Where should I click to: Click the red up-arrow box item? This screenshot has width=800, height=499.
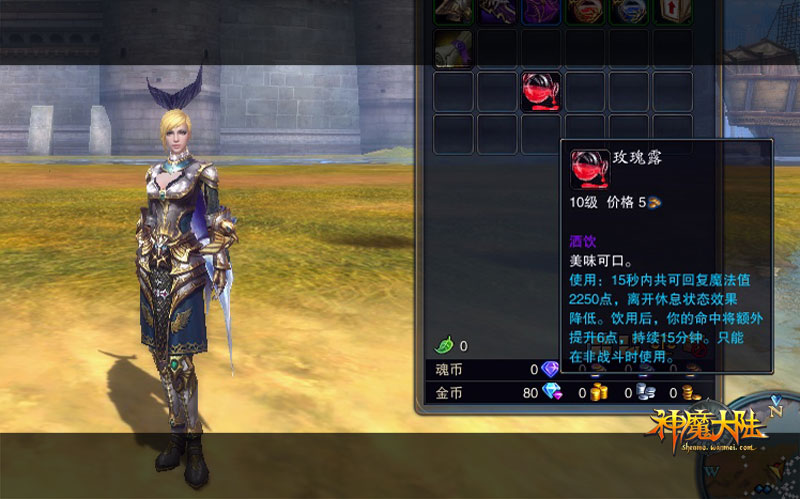673,11
